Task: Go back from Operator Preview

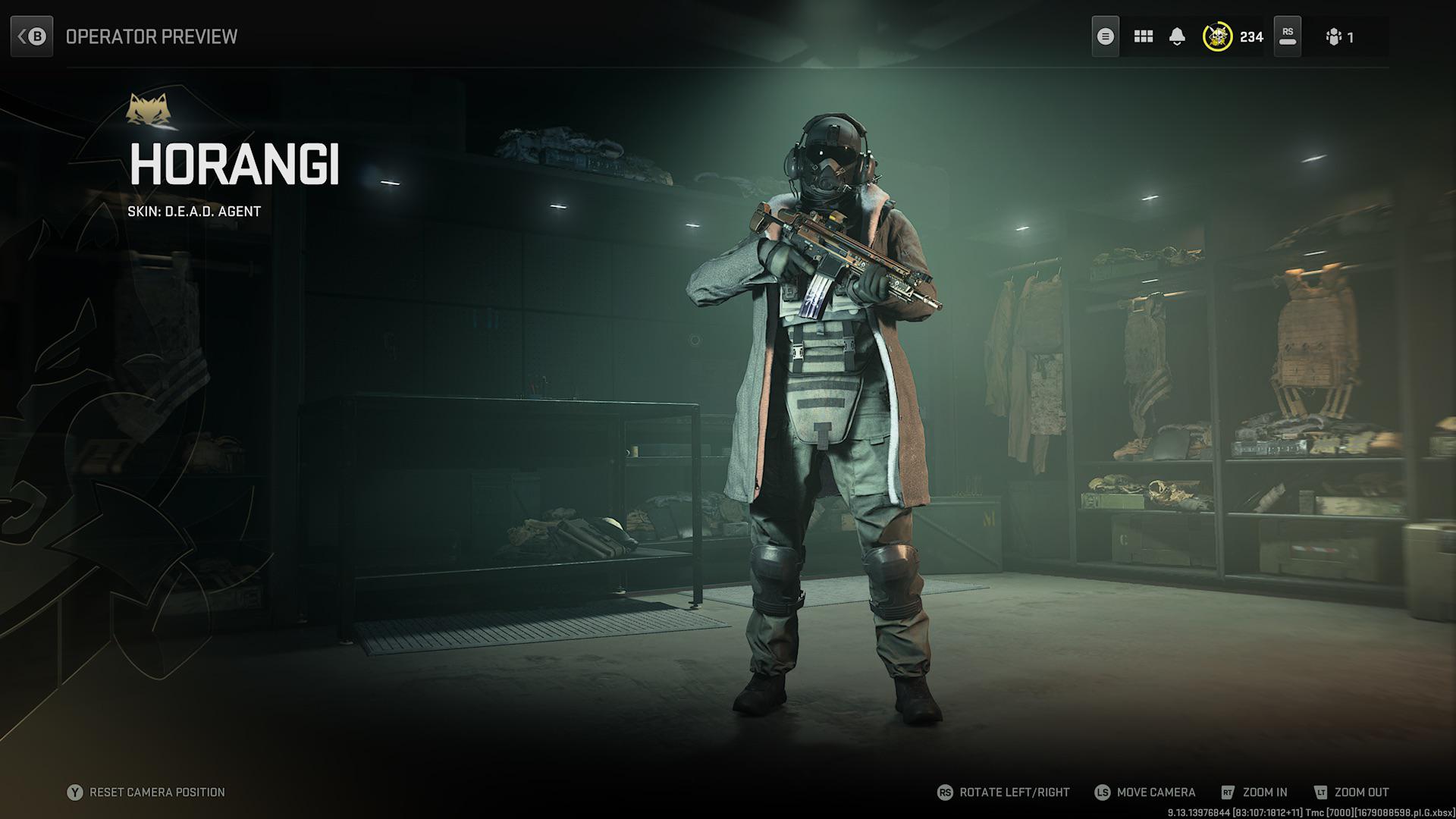Action: coord(32,36)
